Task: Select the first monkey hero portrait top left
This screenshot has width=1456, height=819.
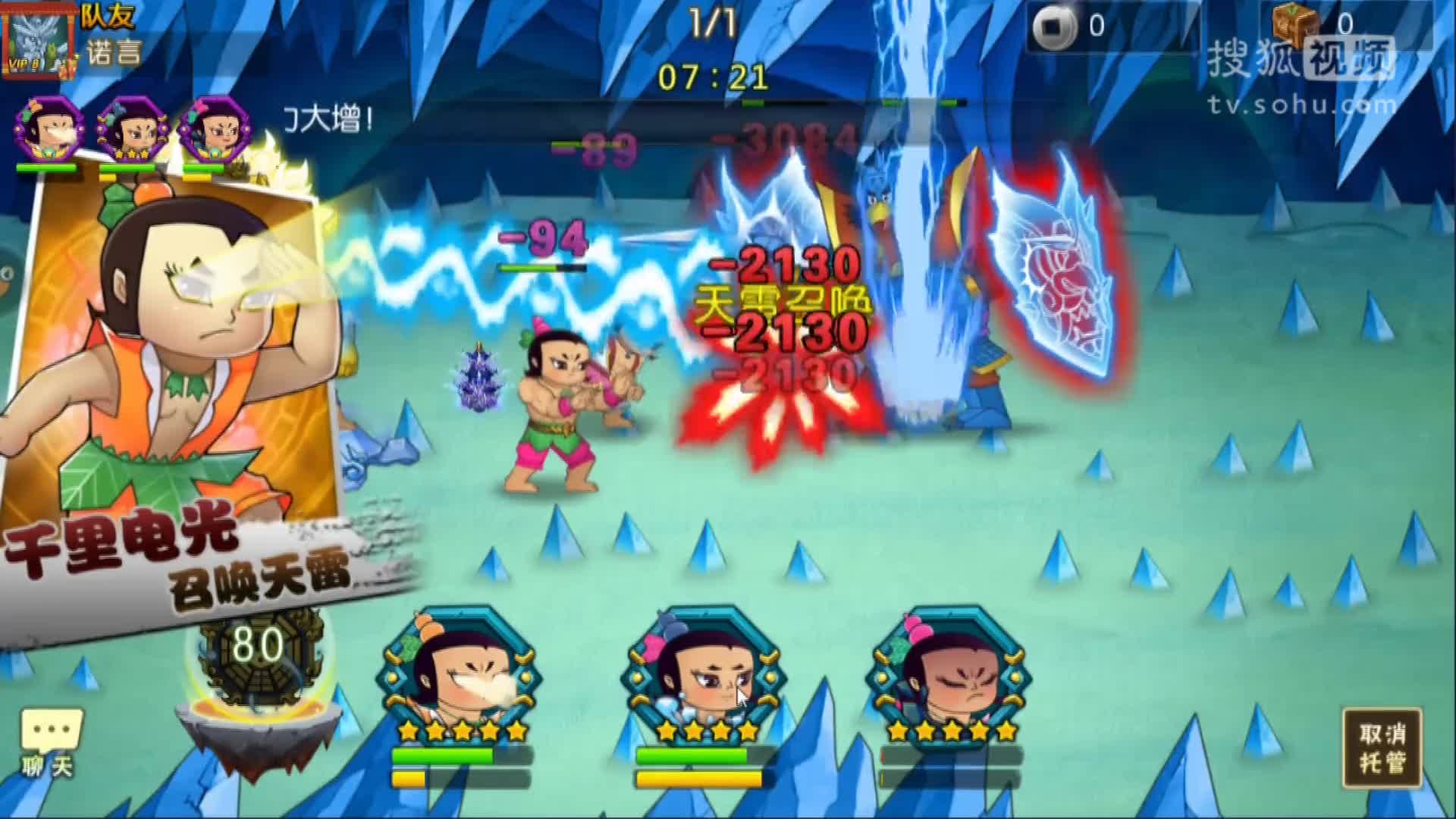Action: [47, 129]
